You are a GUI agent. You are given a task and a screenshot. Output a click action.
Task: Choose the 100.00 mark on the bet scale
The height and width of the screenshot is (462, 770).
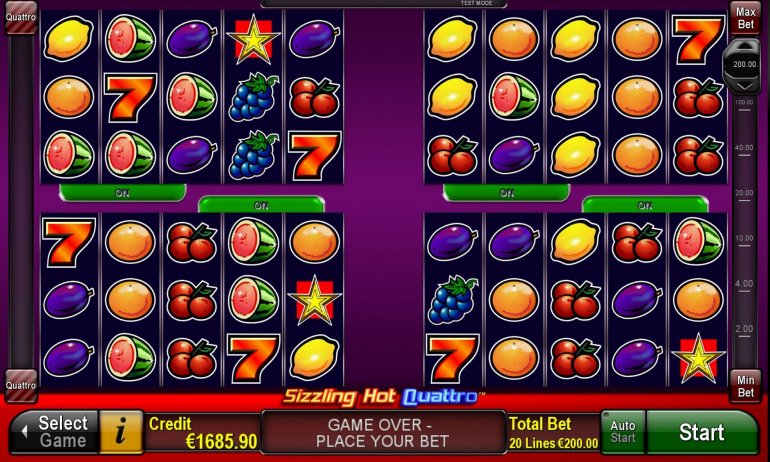tap(744, 102)
